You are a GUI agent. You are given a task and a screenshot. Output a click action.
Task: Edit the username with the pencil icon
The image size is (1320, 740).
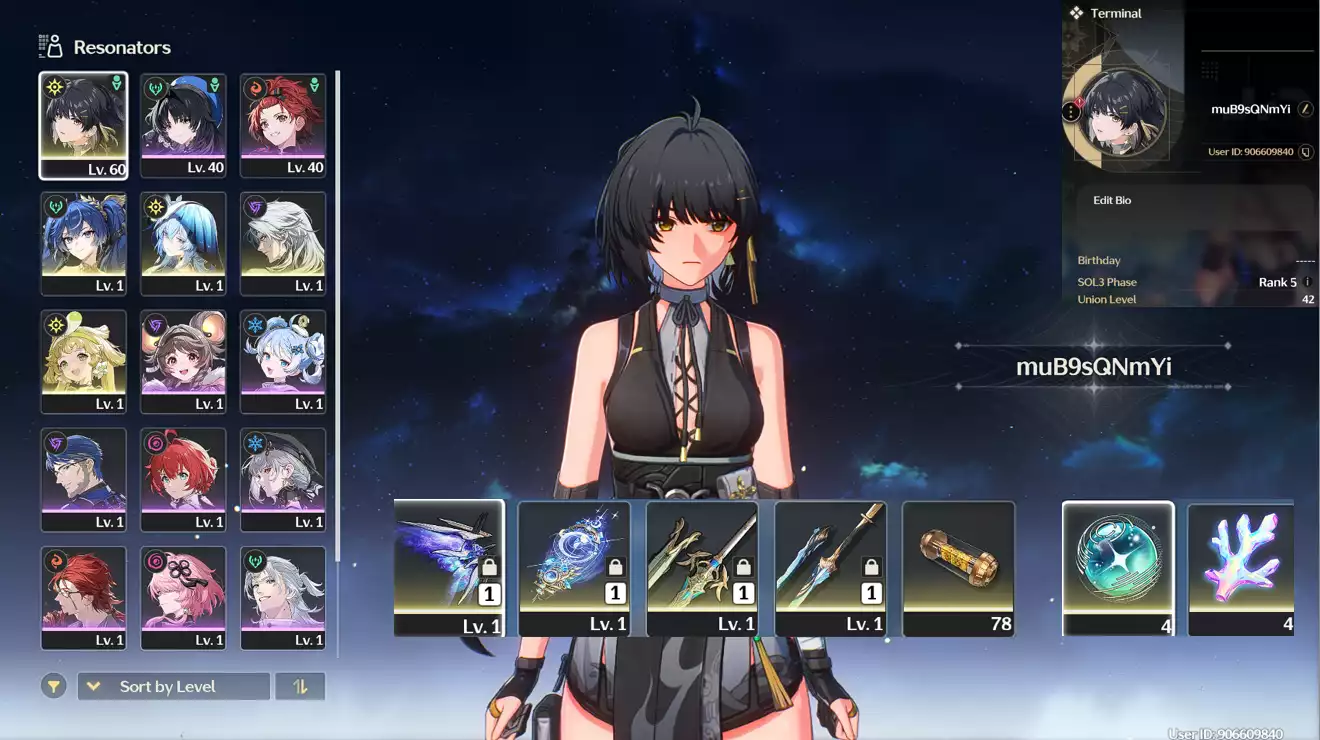1305,109
